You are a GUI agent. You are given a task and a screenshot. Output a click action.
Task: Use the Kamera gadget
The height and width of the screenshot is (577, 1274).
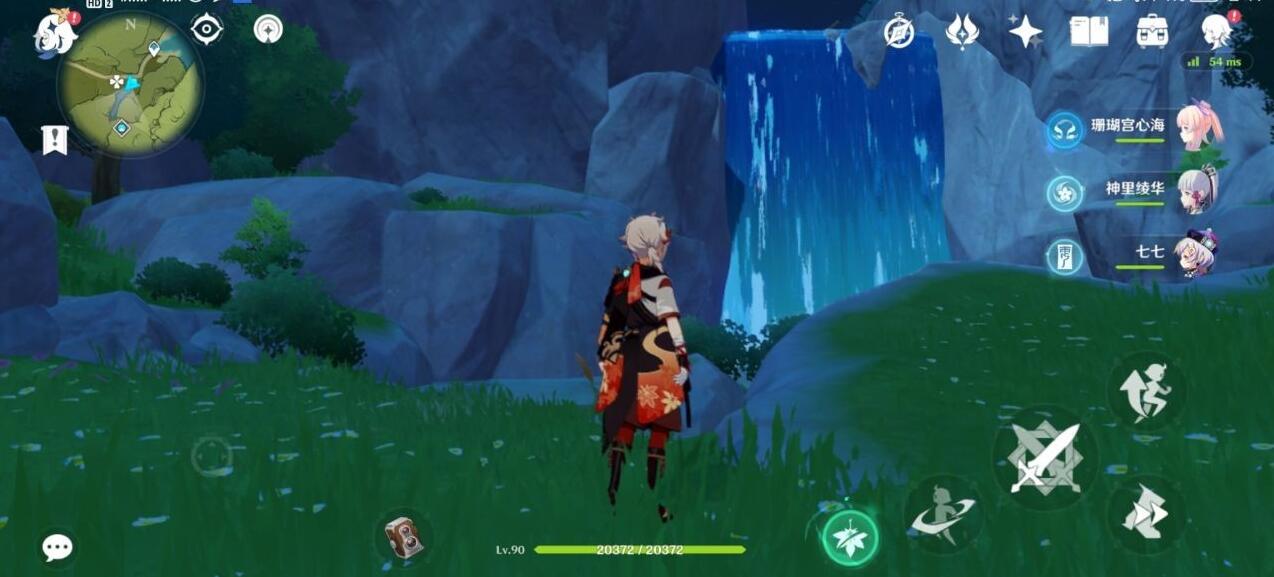click(404, 537)
